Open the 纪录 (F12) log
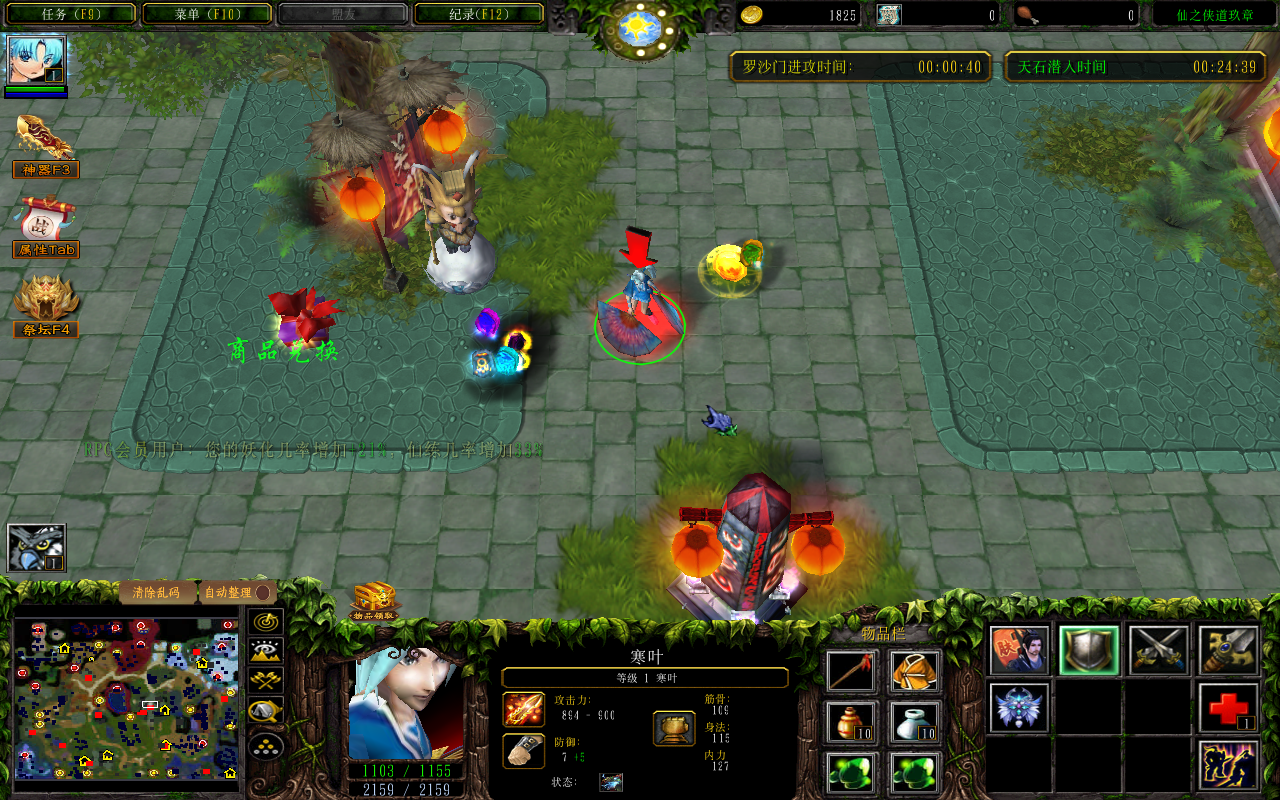The width and height of the screenshot is (1280, 800). tap(479, 14)
